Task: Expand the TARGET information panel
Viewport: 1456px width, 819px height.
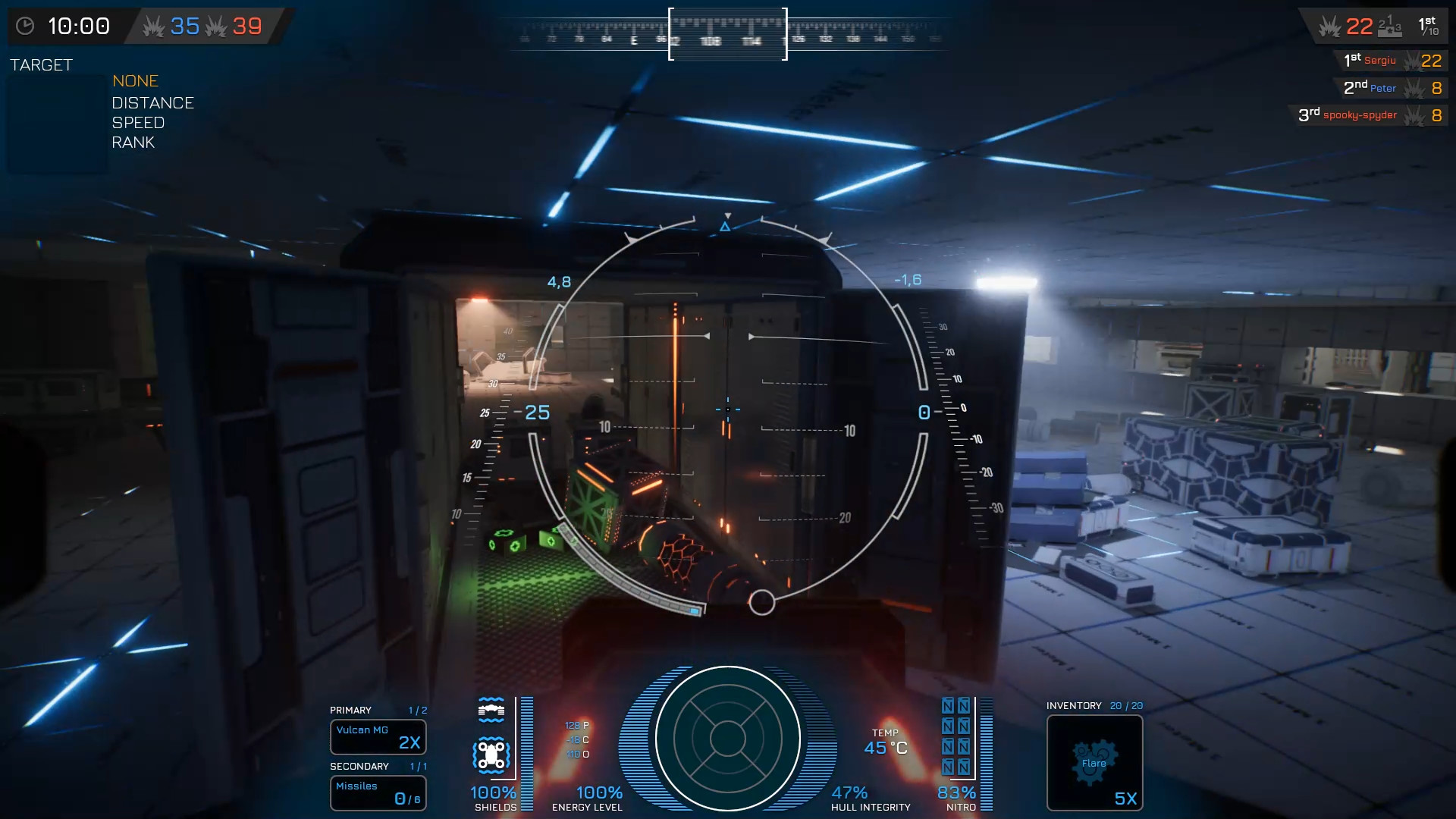Action: click(42, 65)
